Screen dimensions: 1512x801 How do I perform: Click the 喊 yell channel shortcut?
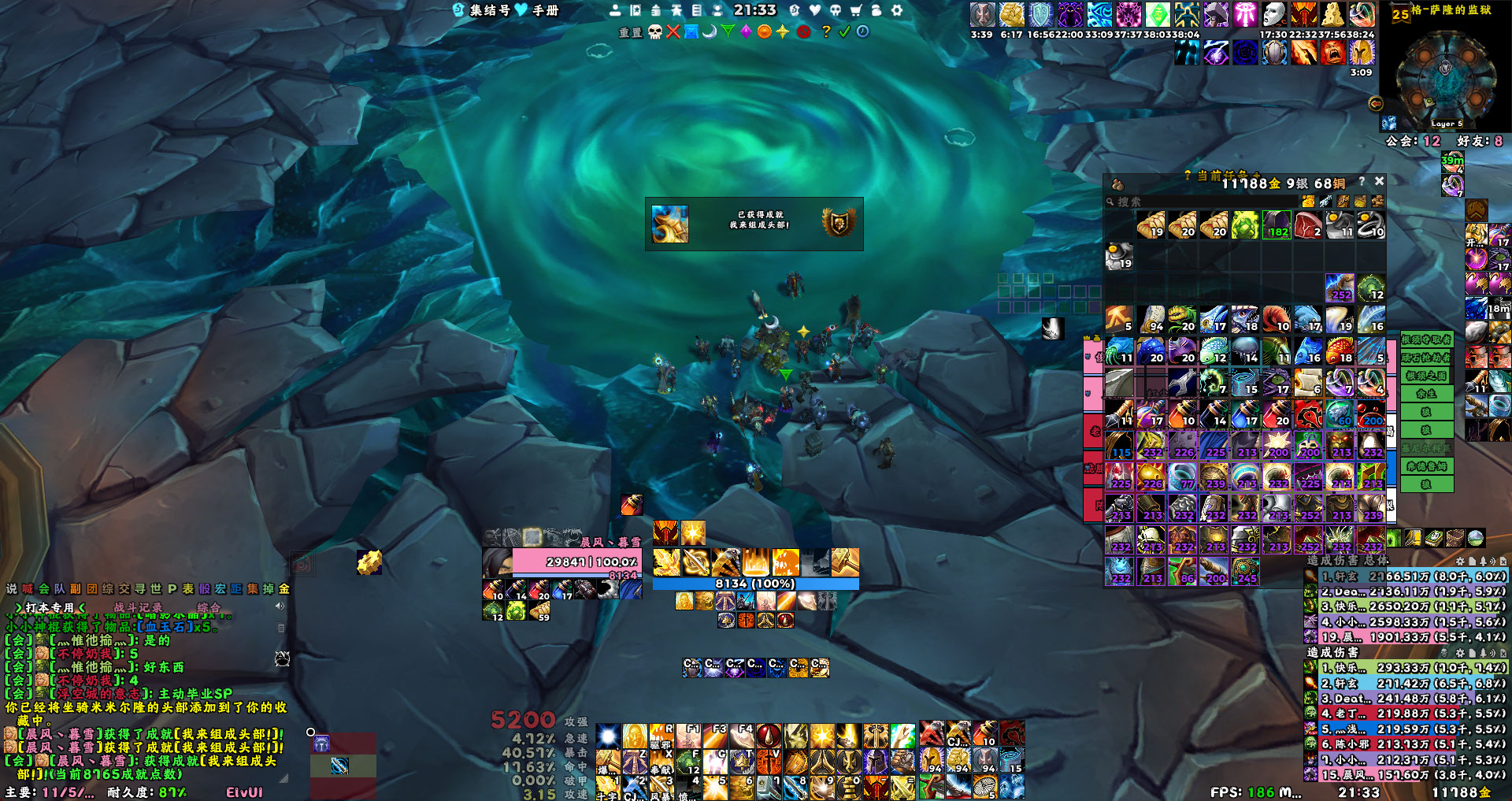[x=28, y=588]
